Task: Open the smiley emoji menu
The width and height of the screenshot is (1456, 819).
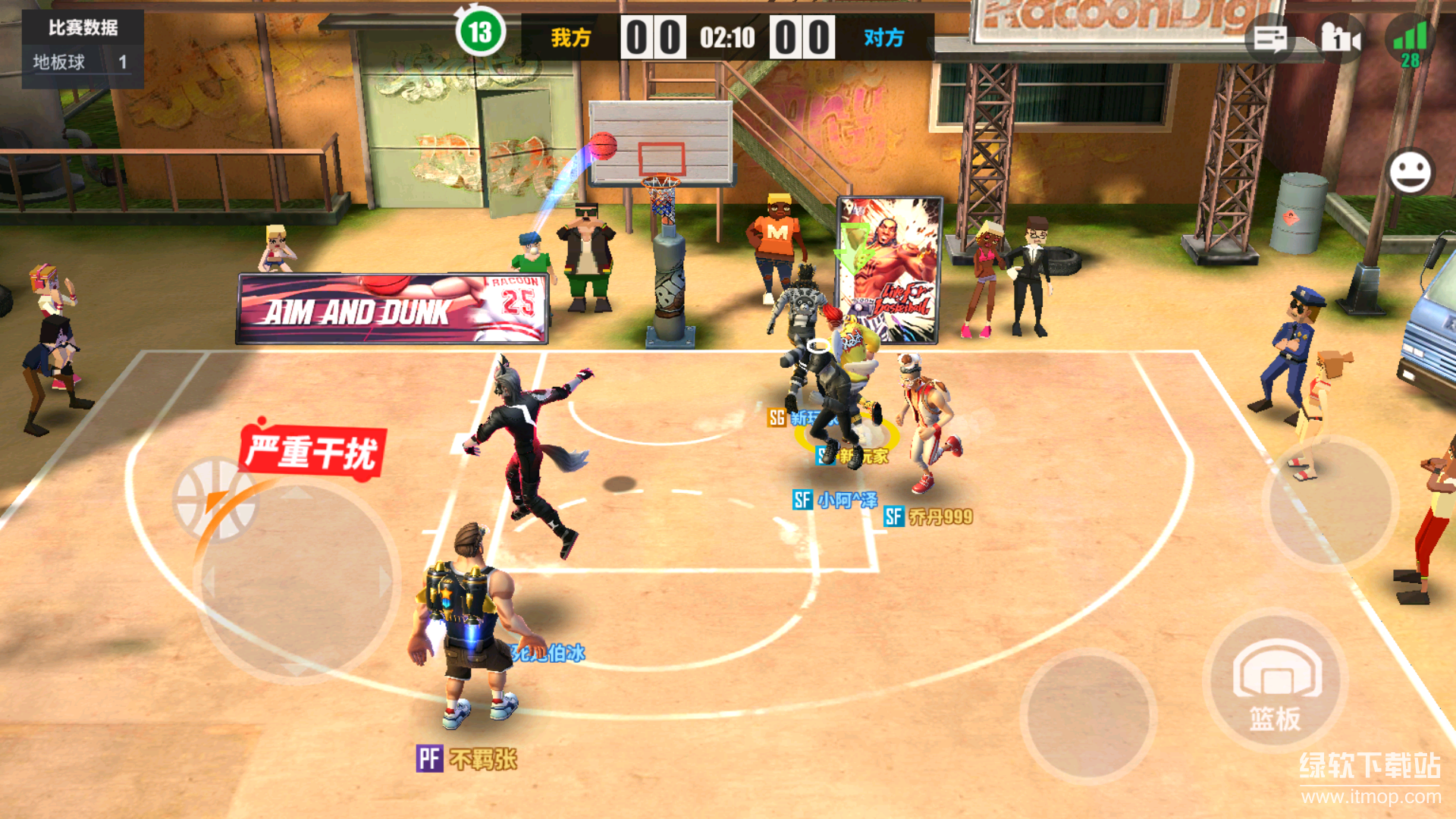Action: tap(1410, 172)
